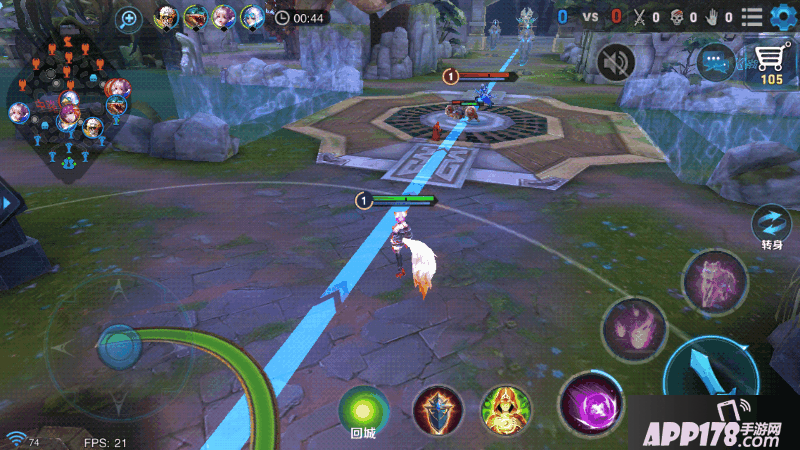
Task: Click the minimap zoom magnifier button
Action: click(x=129, y=18)
